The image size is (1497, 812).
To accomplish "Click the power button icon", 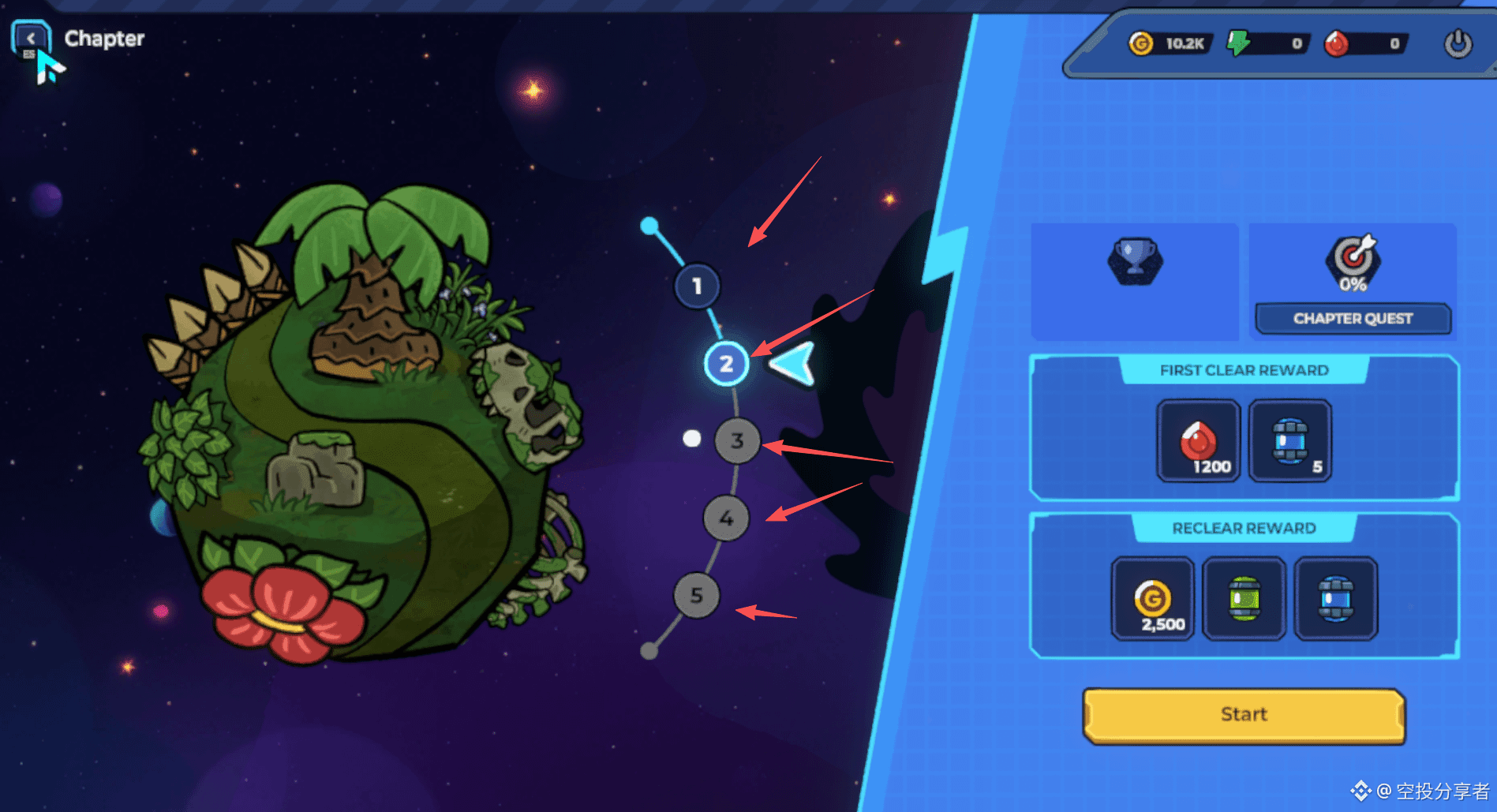I will tap(1458, 43).
